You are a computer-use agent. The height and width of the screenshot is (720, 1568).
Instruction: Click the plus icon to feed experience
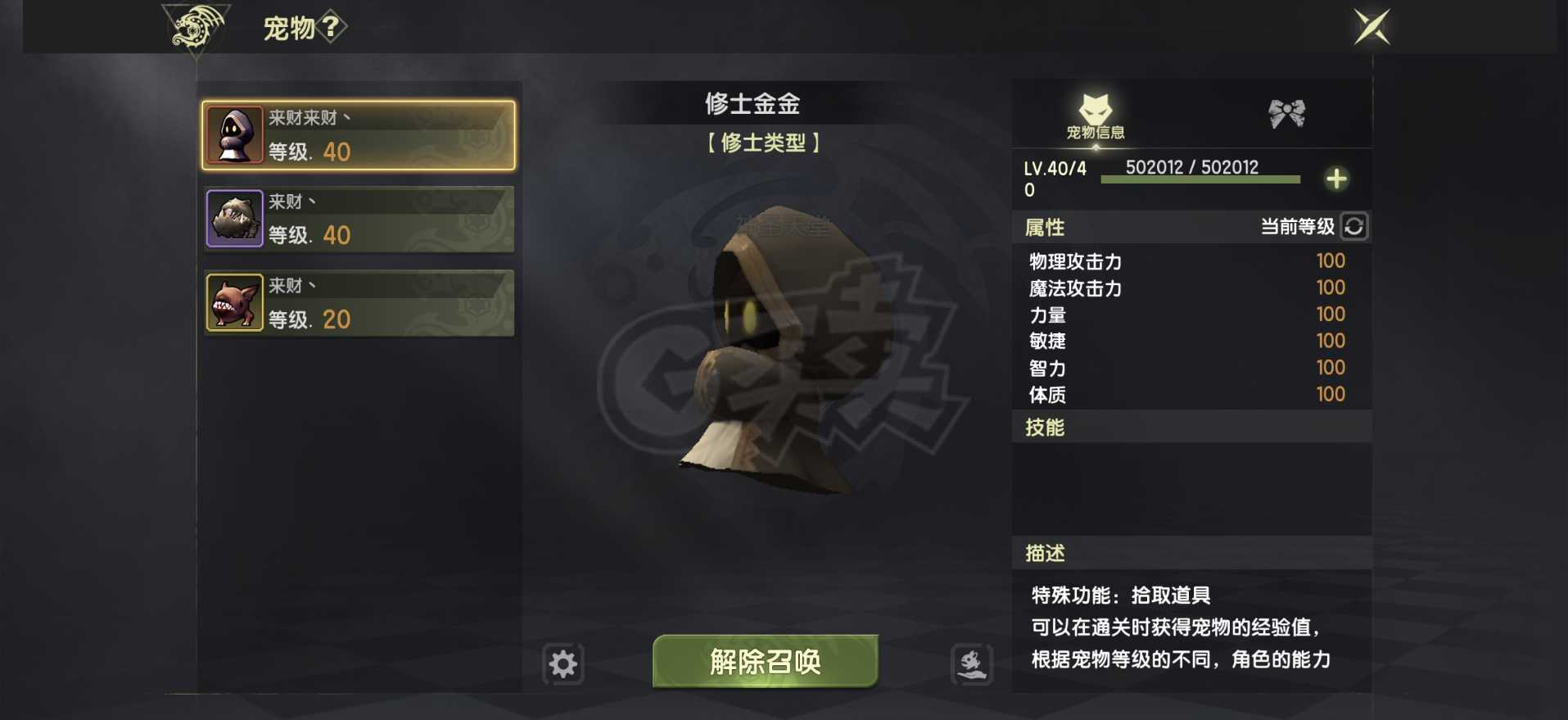click(1337, 179)
